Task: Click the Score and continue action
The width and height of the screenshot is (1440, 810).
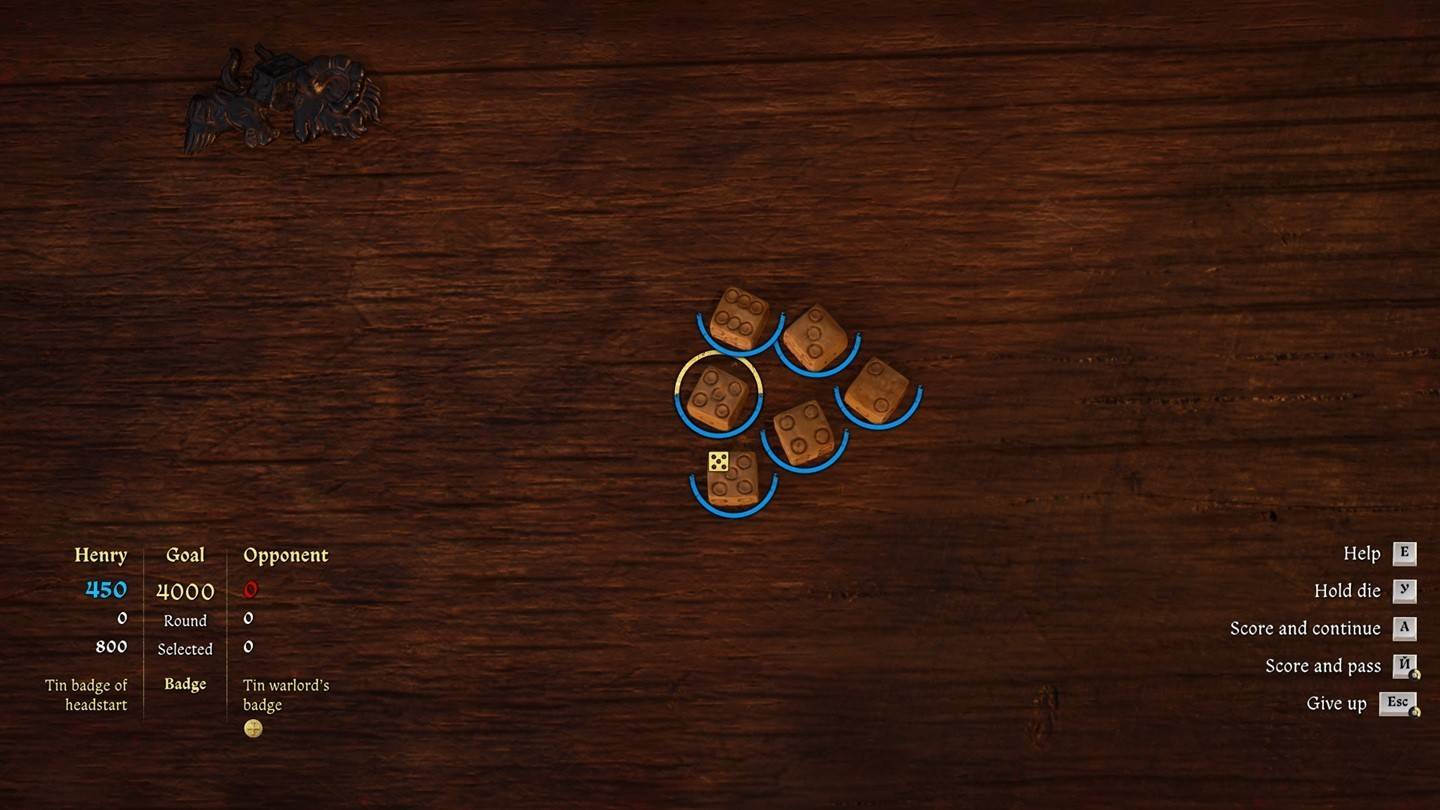Action: coord(1306,628)
